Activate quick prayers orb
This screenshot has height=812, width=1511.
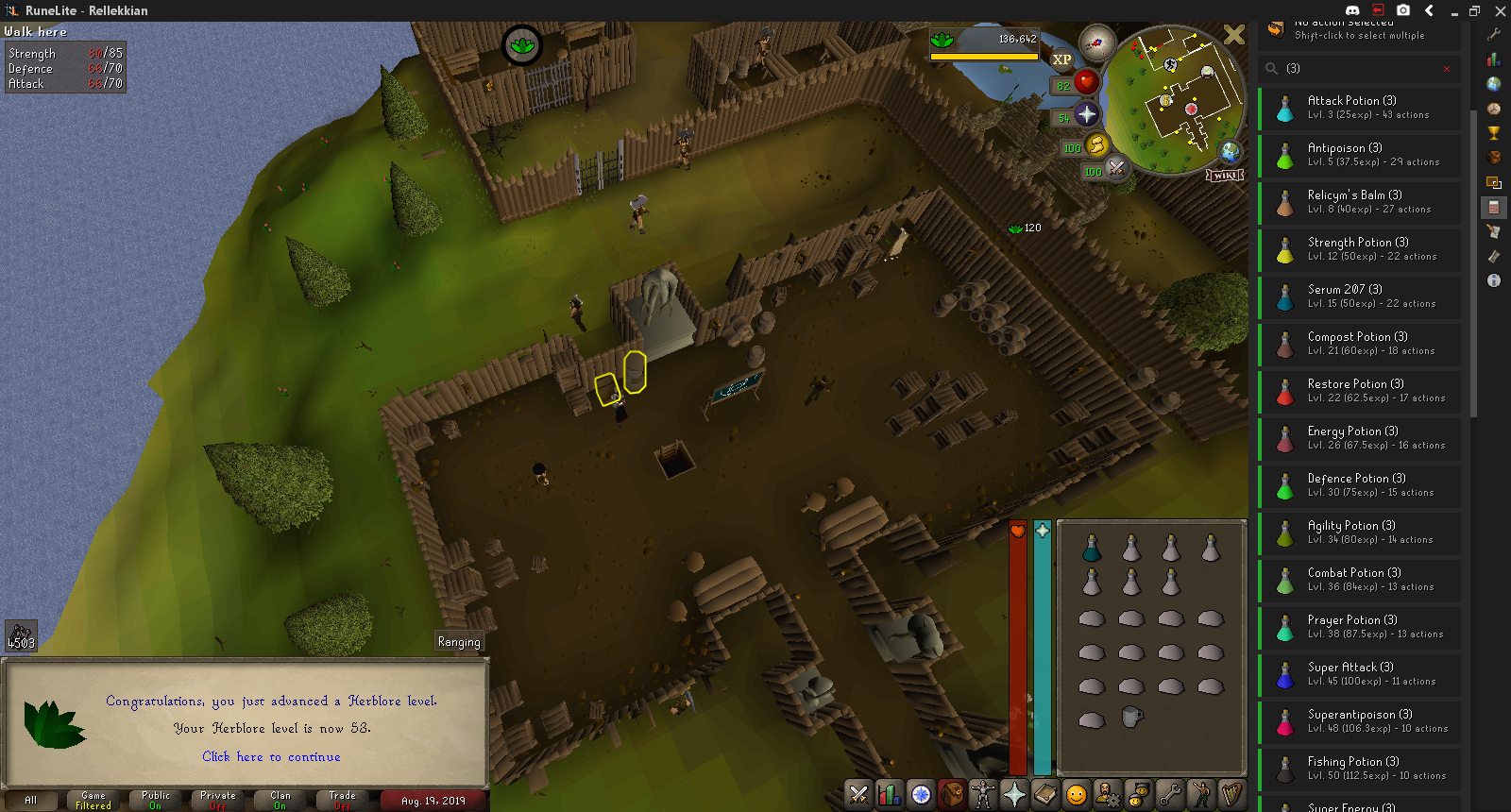pyautogui.click(x=1087, y=115)
